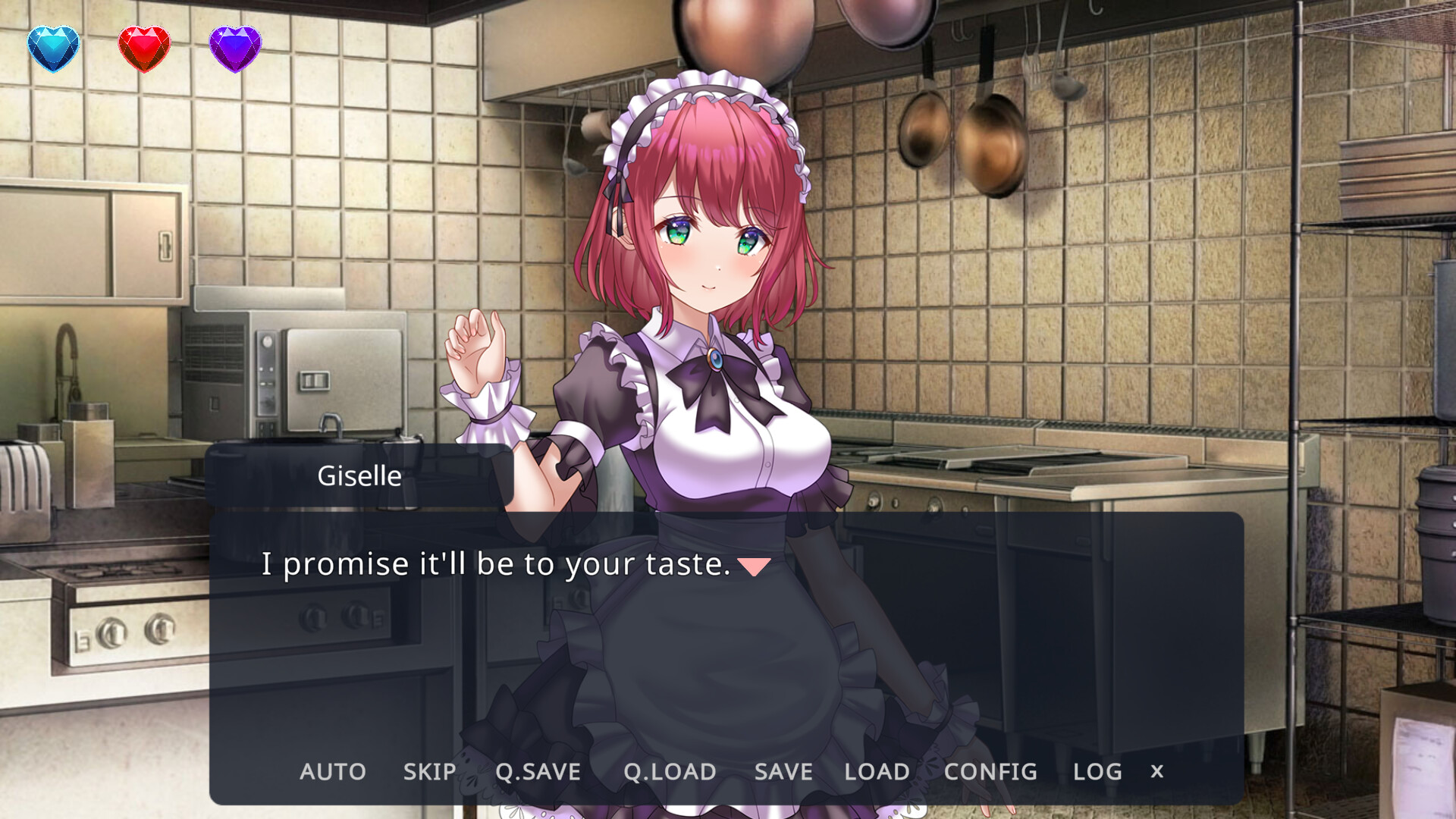Click Giselle's name label on the namebox
Viewport: 1456px width, 819px height.
click(359, 475)
